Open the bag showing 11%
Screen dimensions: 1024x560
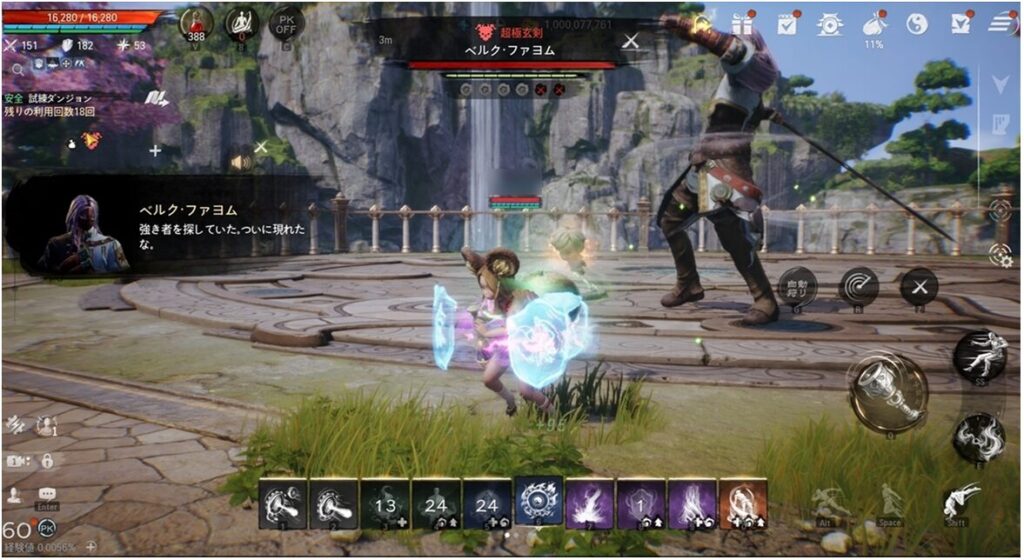click(x=873, y=24)
